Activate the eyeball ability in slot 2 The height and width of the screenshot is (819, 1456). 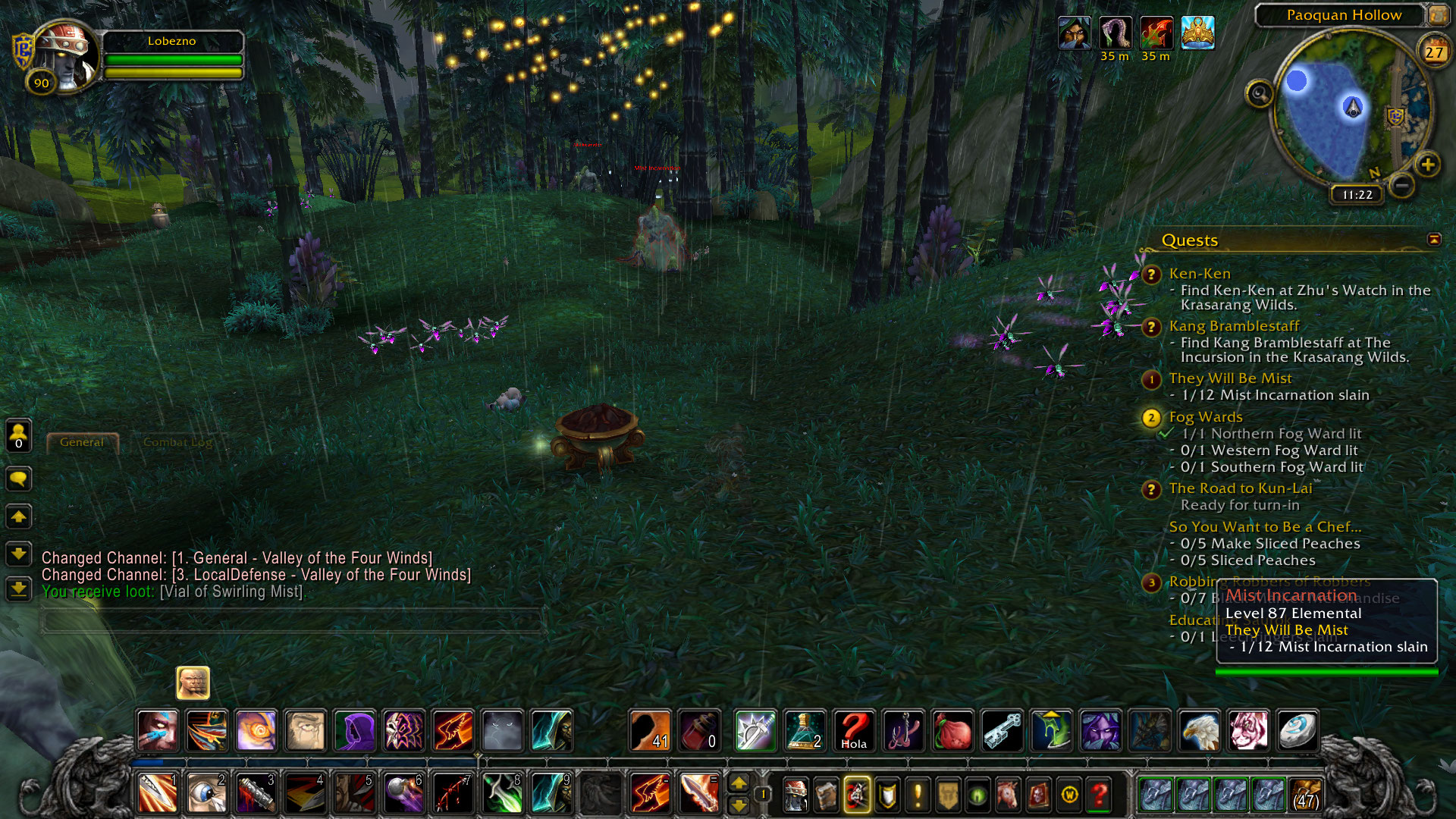tap(206, 794)
